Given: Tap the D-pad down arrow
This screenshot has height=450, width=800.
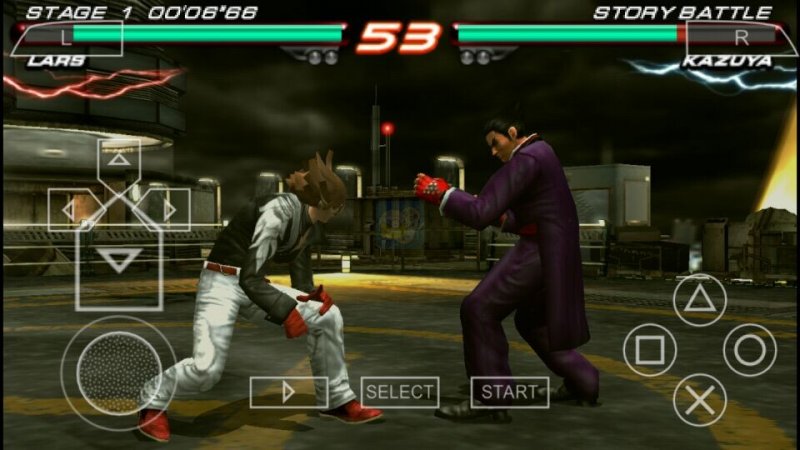Looking at the screenshot, I should (x=121, y=262).
